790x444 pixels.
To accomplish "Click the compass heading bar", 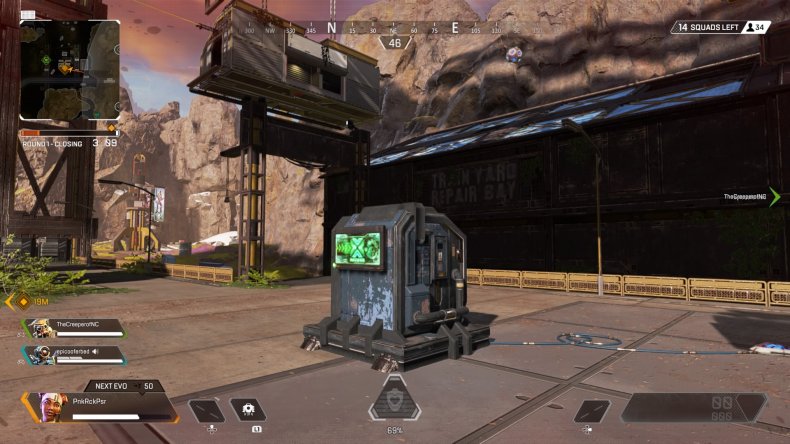I will (x=394, y=28).
